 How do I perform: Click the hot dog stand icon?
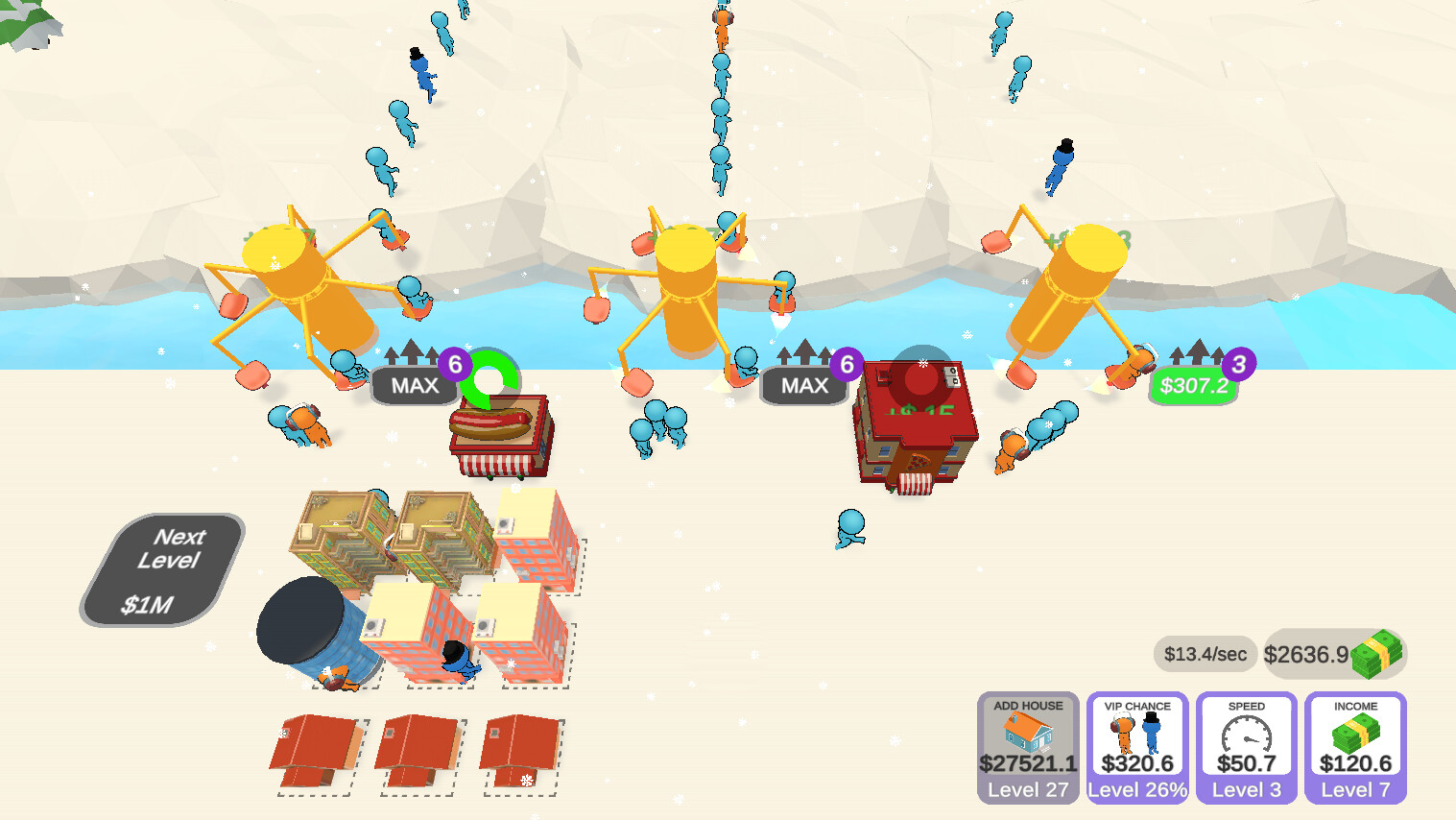tap(499, 432)
